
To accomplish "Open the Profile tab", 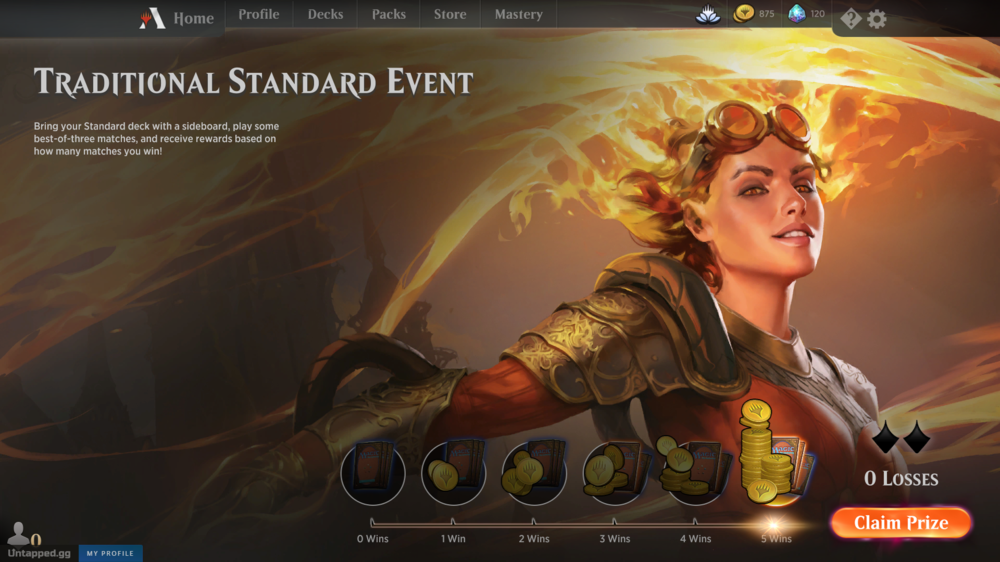I will pos(259,15).
